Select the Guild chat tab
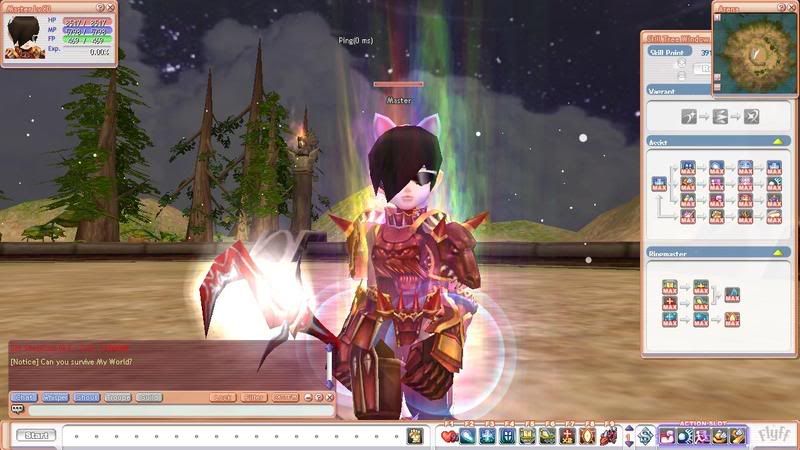This screenshot has height=450, width=800. point(148,397)
